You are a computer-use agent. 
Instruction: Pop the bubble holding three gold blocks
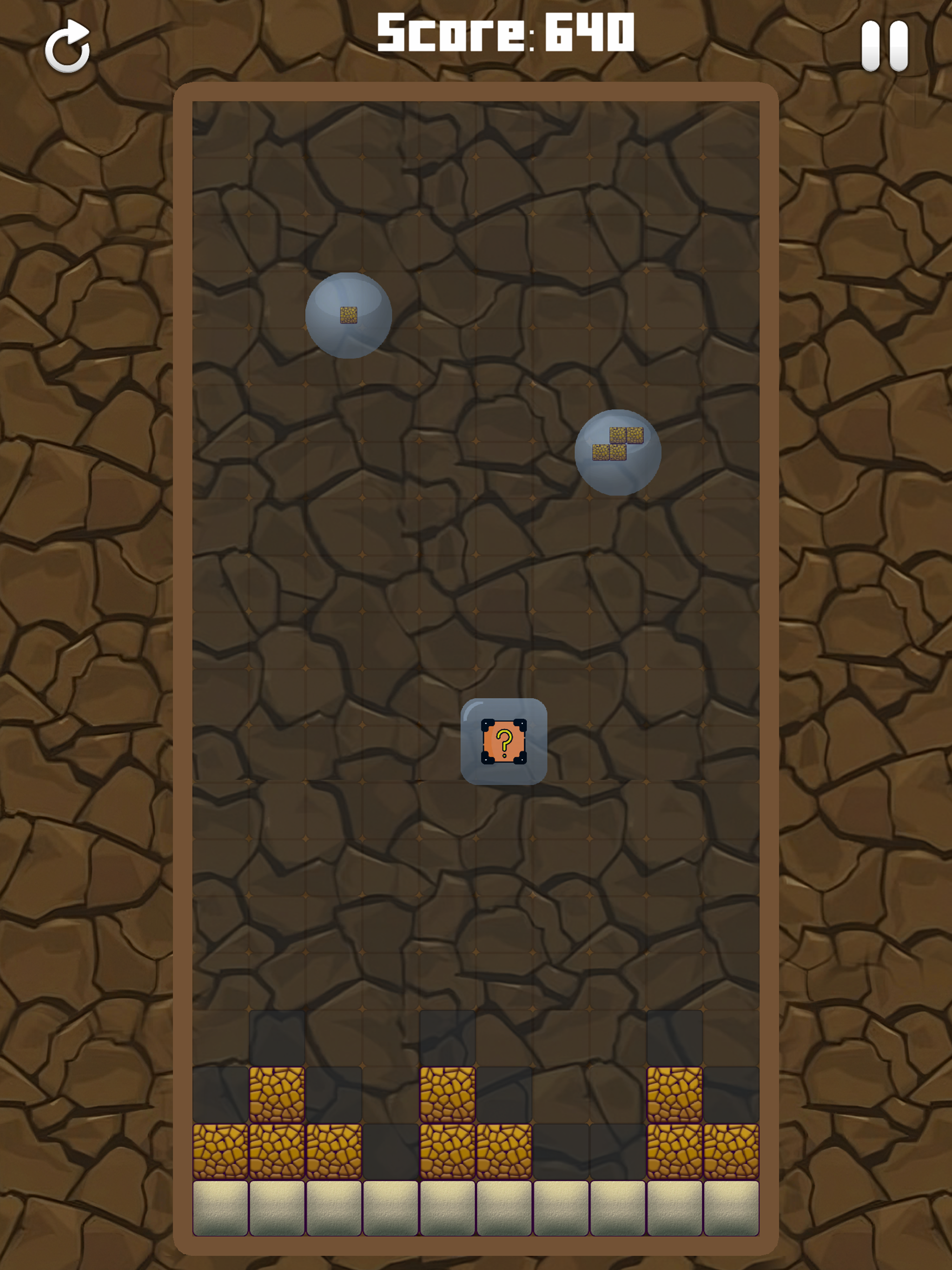pos(618,454)
